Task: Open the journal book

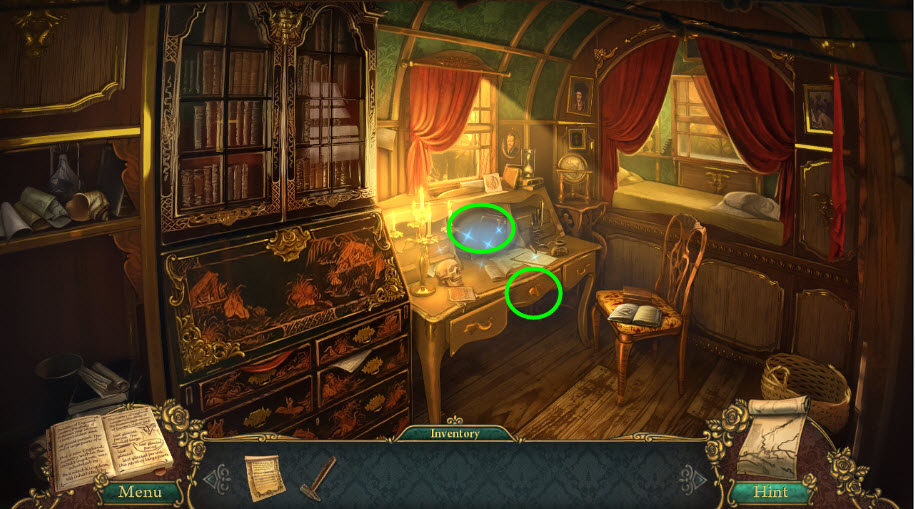Action: 108,445
